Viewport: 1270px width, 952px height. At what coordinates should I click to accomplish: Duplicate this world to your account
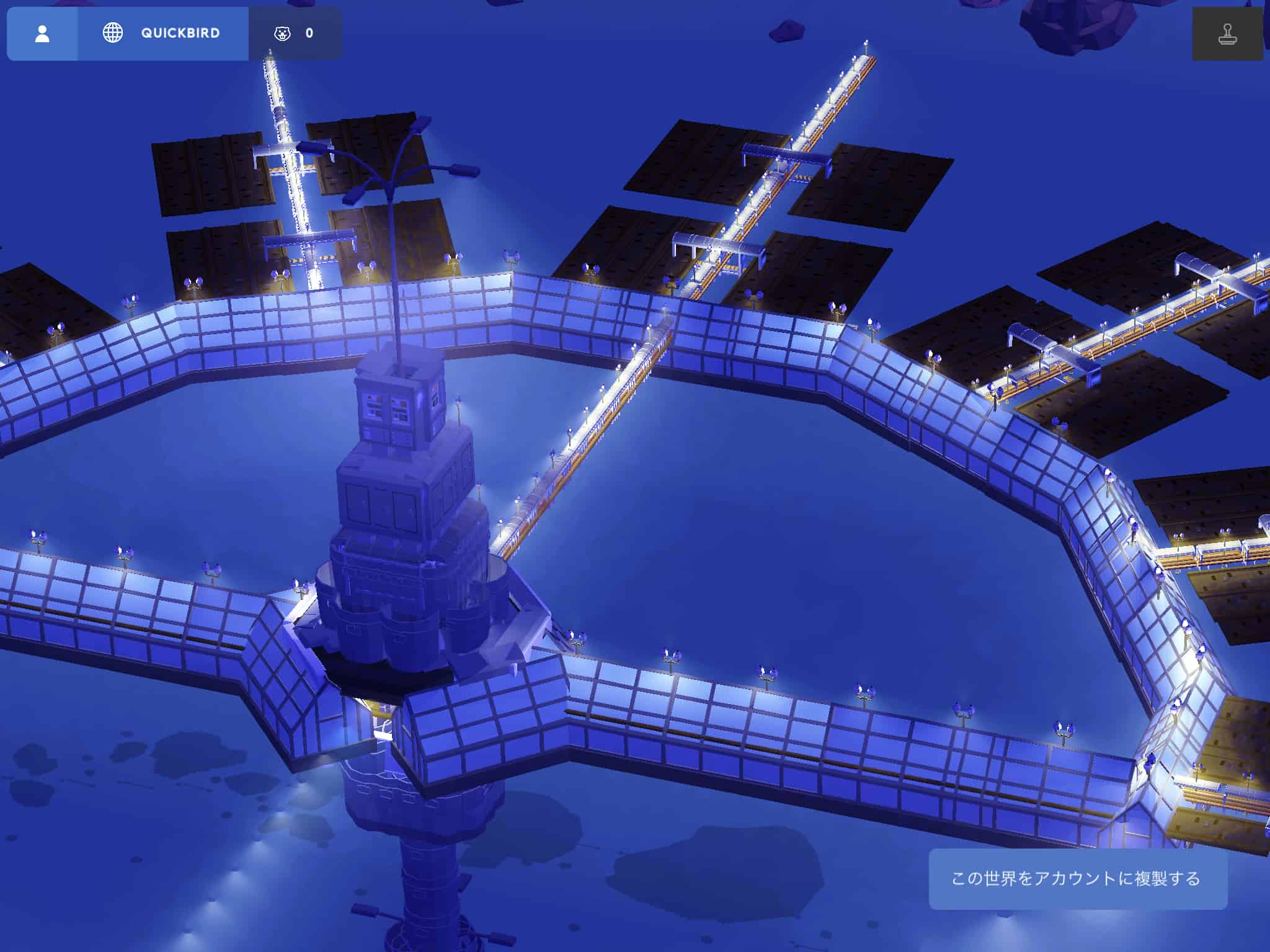[x=1077, y=879]
